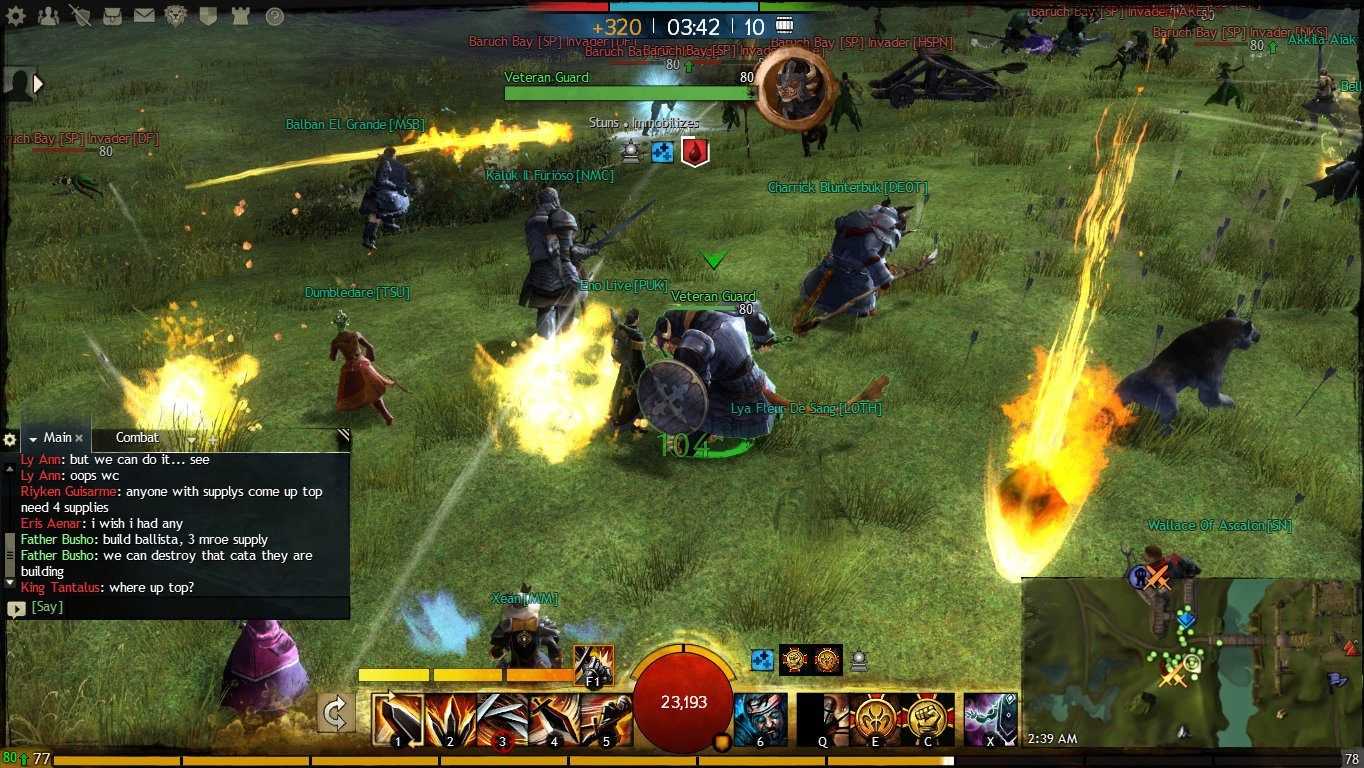Open the guild shield icon
This screenshot has width=1364, height=768.
[x=208, y=16]
